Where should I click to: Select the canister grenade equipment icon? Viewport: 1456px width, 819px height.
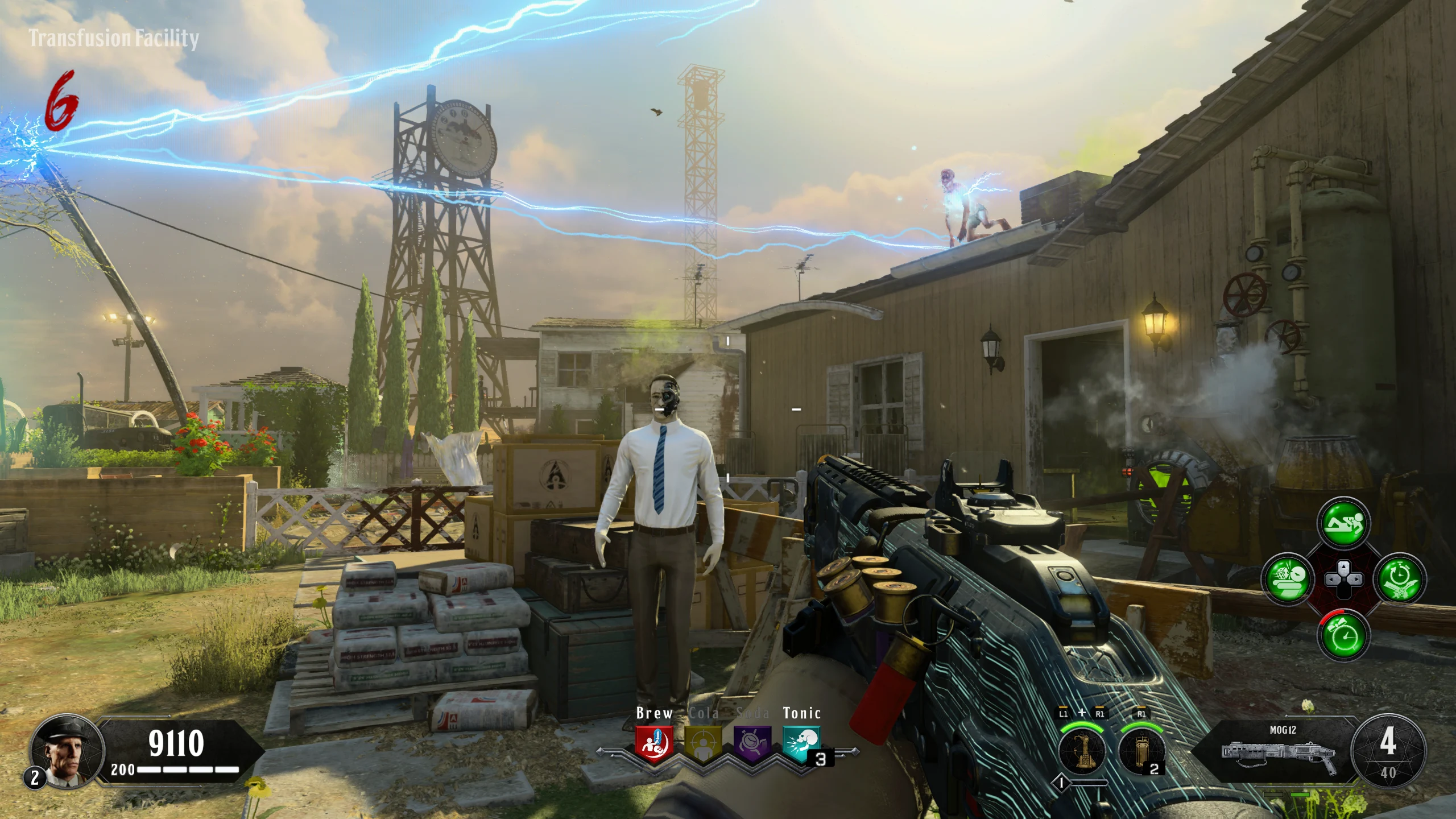[x=1141, y=751]
